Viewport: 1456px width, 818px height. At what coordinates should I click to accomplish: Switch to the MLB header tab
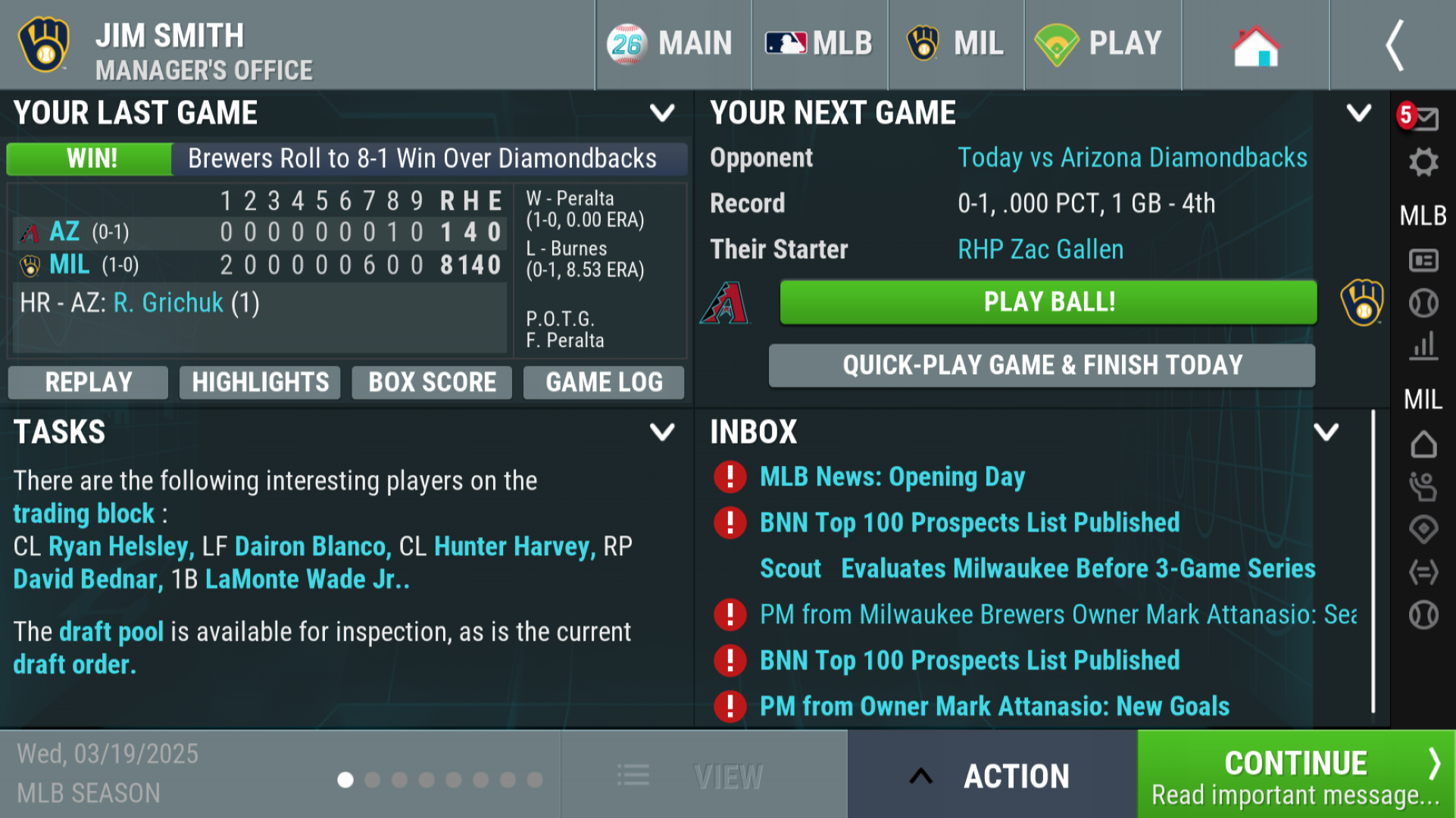pos(819,43)
